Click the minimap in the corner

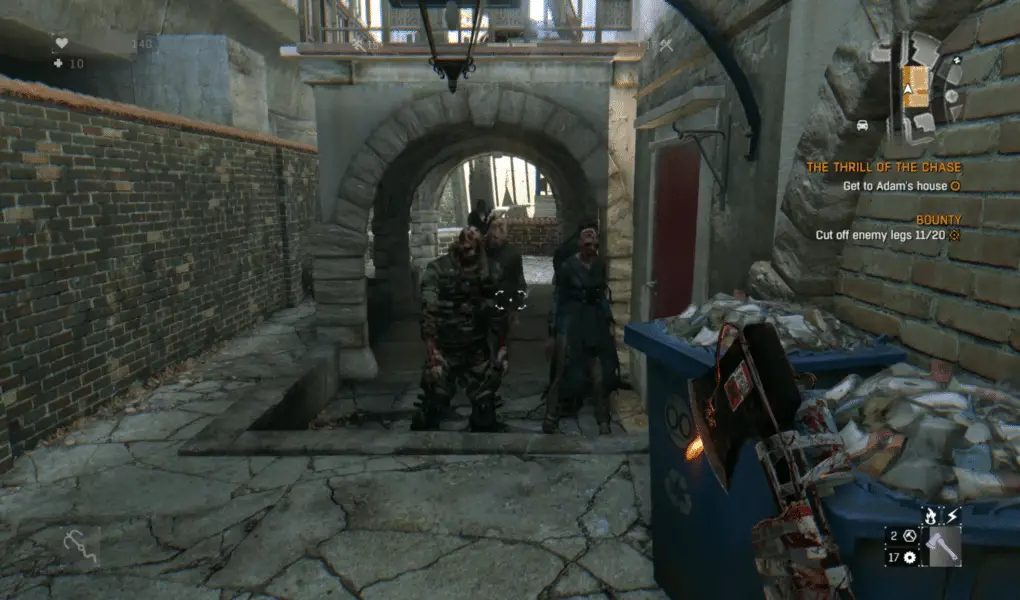919,85
